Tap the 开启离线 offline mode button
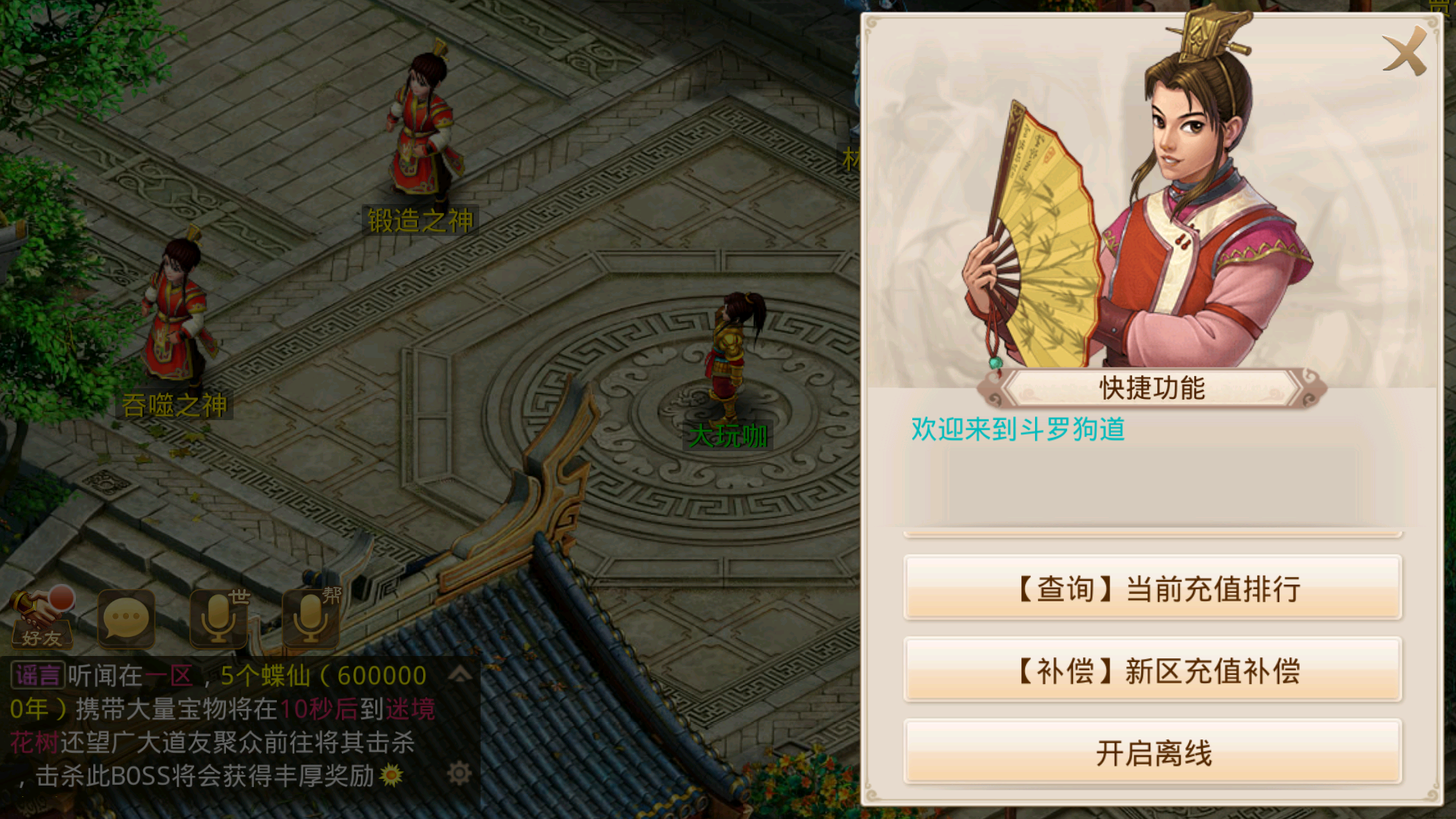The image size is (1456, 819). [x=1153, y=751]
